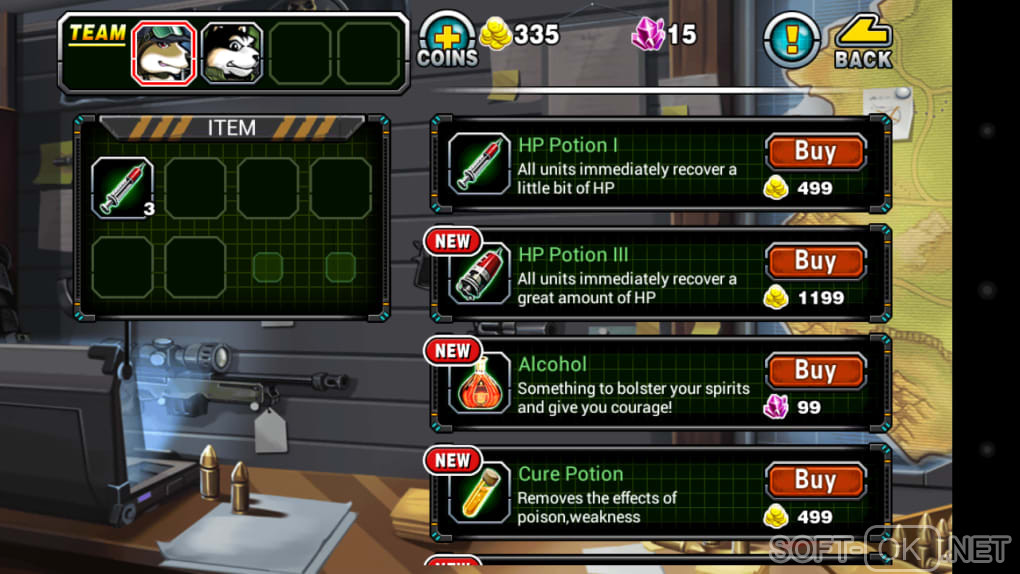1020x574 pixels.
Task: Inspect the Cure Potion vial icon
Action: pos(480,492)
